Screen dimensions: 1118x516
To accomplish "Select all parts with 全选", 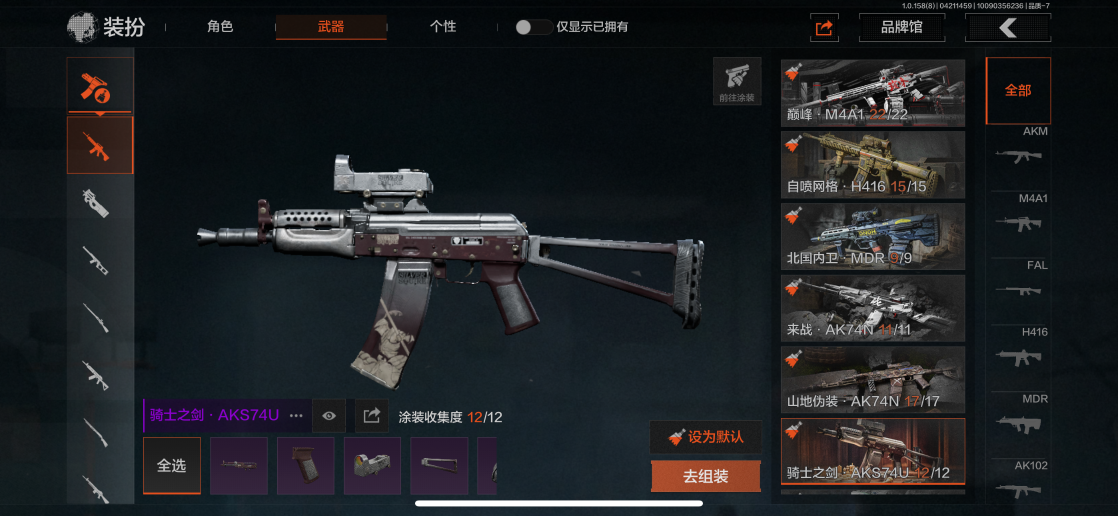I will pyautogui.click(x=172, y=466).
